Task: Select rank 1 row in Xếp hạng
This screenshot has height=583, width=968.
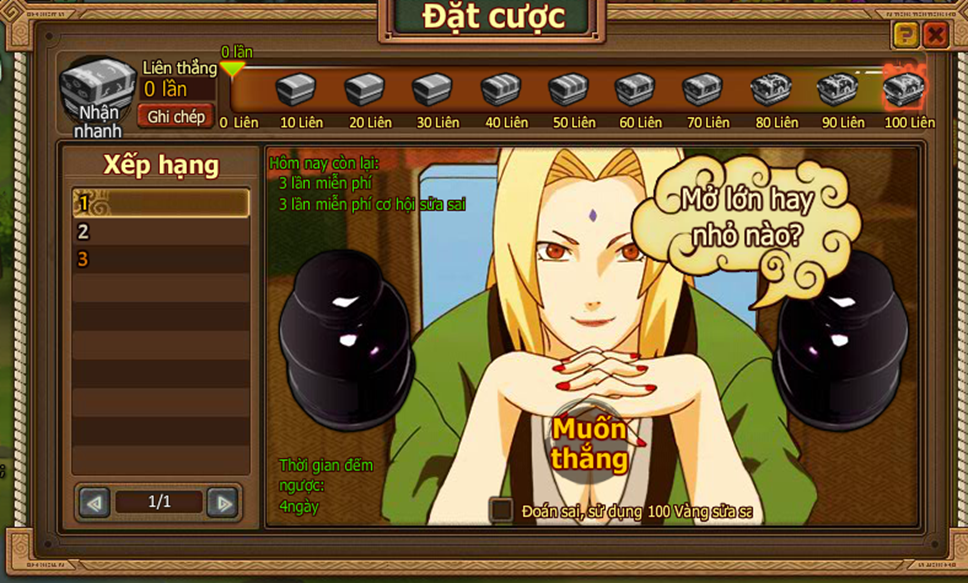Action: [x=160, y=204]
